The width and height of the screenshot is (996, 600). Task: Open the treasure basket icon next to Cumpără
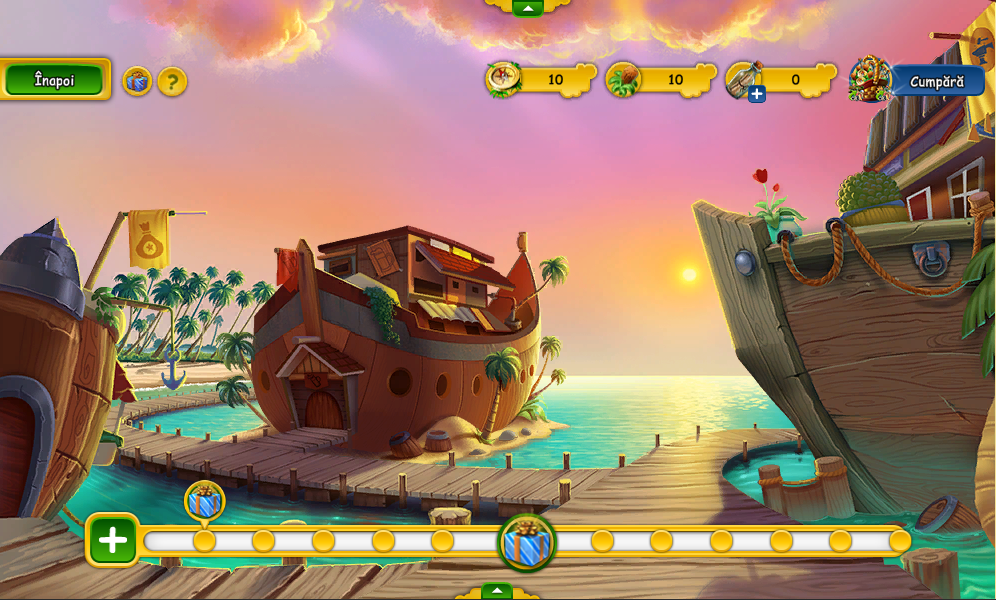870,79
